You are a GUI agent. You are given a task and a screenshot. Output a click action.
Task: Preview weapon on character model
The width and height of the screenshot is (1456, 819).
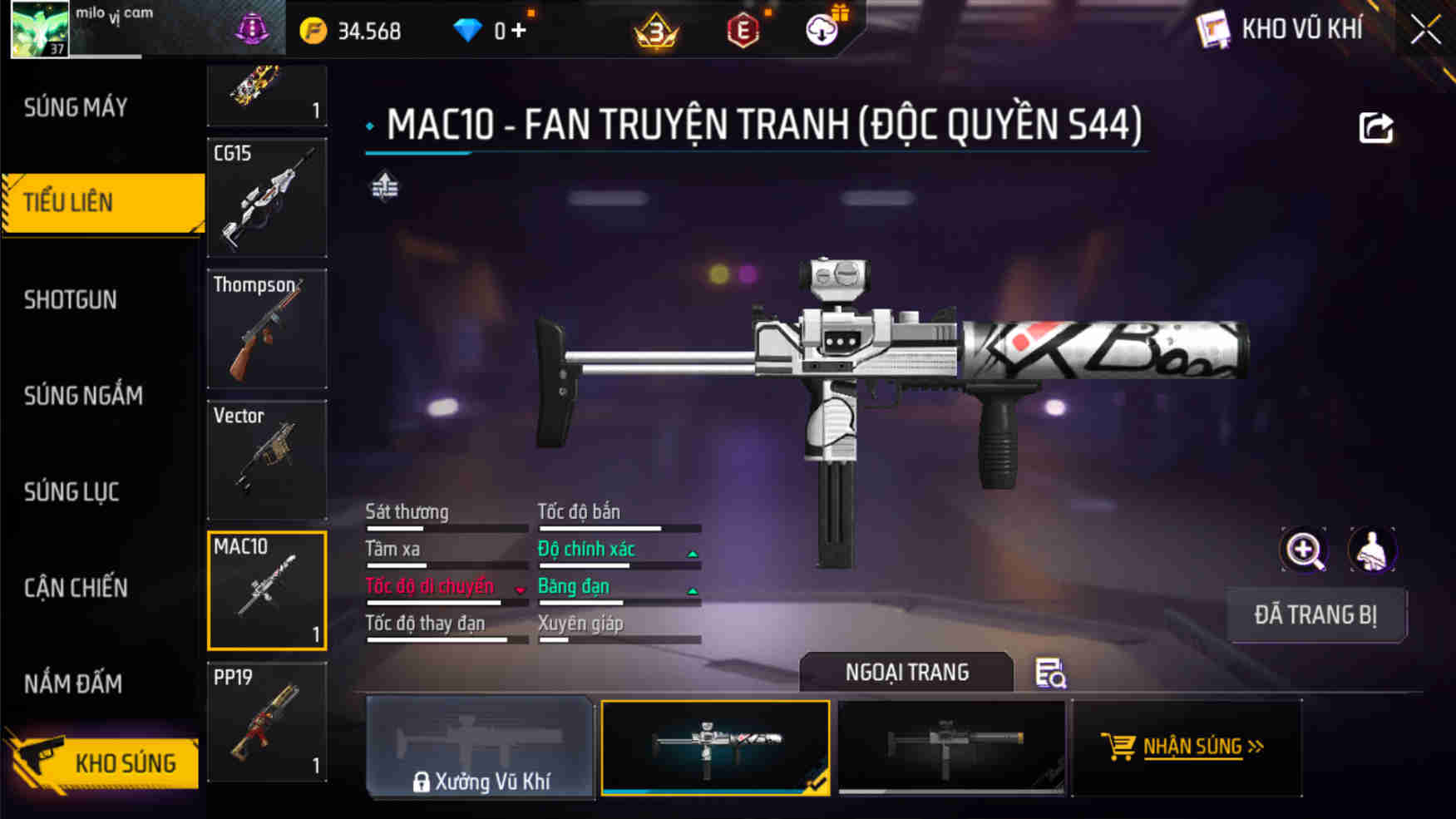point(1372,550)
